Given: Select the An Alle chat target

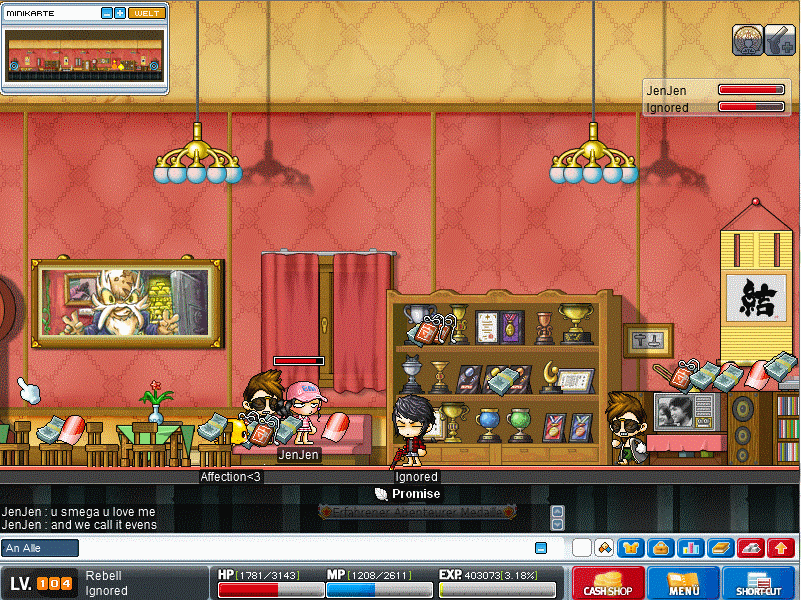Looking at the screenshot, I should coord(40,548).
